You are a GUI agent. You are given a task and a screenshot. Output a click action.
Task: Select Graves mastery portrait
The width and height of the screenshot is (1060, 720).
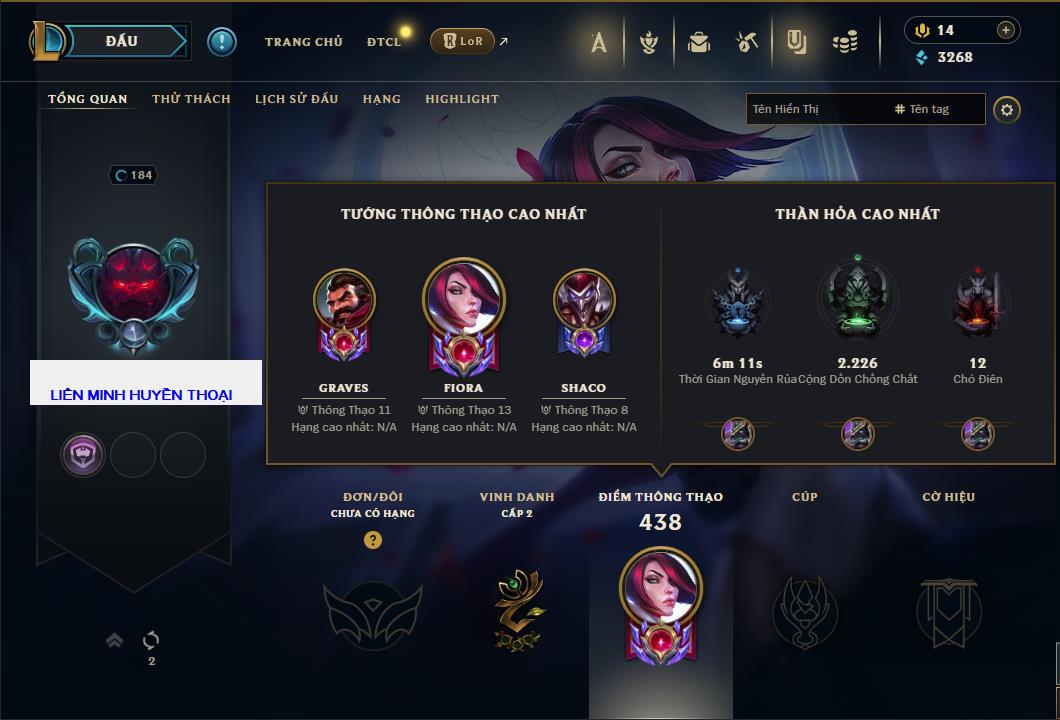(343, 300)
